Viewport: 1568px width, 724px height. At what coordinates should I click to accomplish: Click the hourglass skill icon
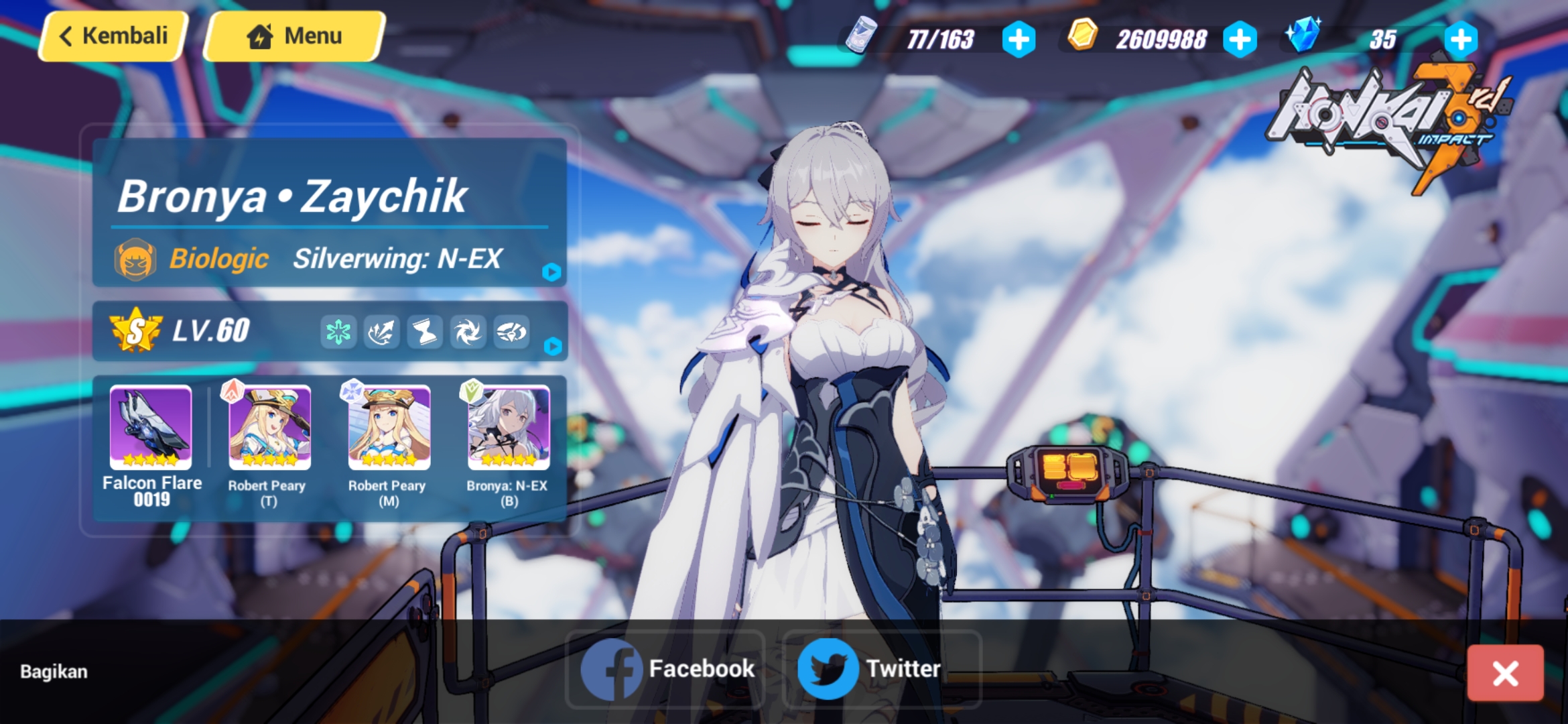[x=426, y=332]
